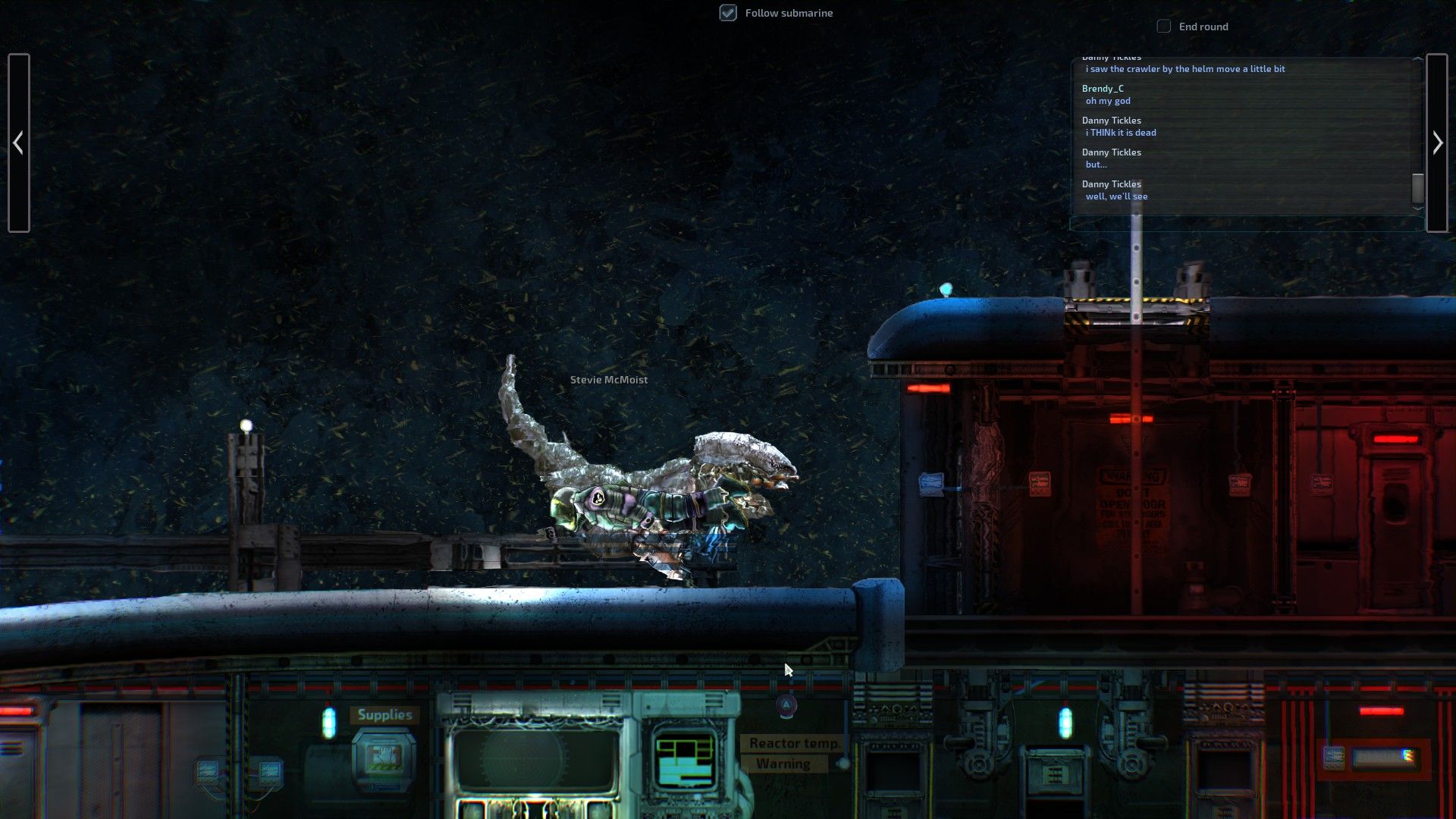Image resolution: width=1456 pixels, height=819 pixels.
Task: Click the lamp atop the left mast
Action: coord(246,424)
